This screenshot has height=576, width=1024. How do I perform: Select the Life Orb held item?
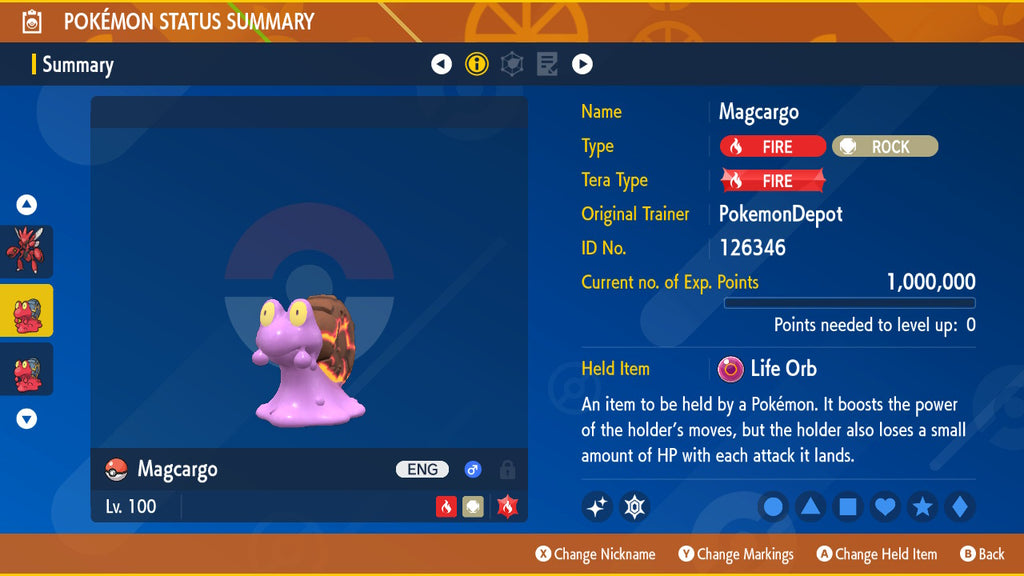point(768,369)
